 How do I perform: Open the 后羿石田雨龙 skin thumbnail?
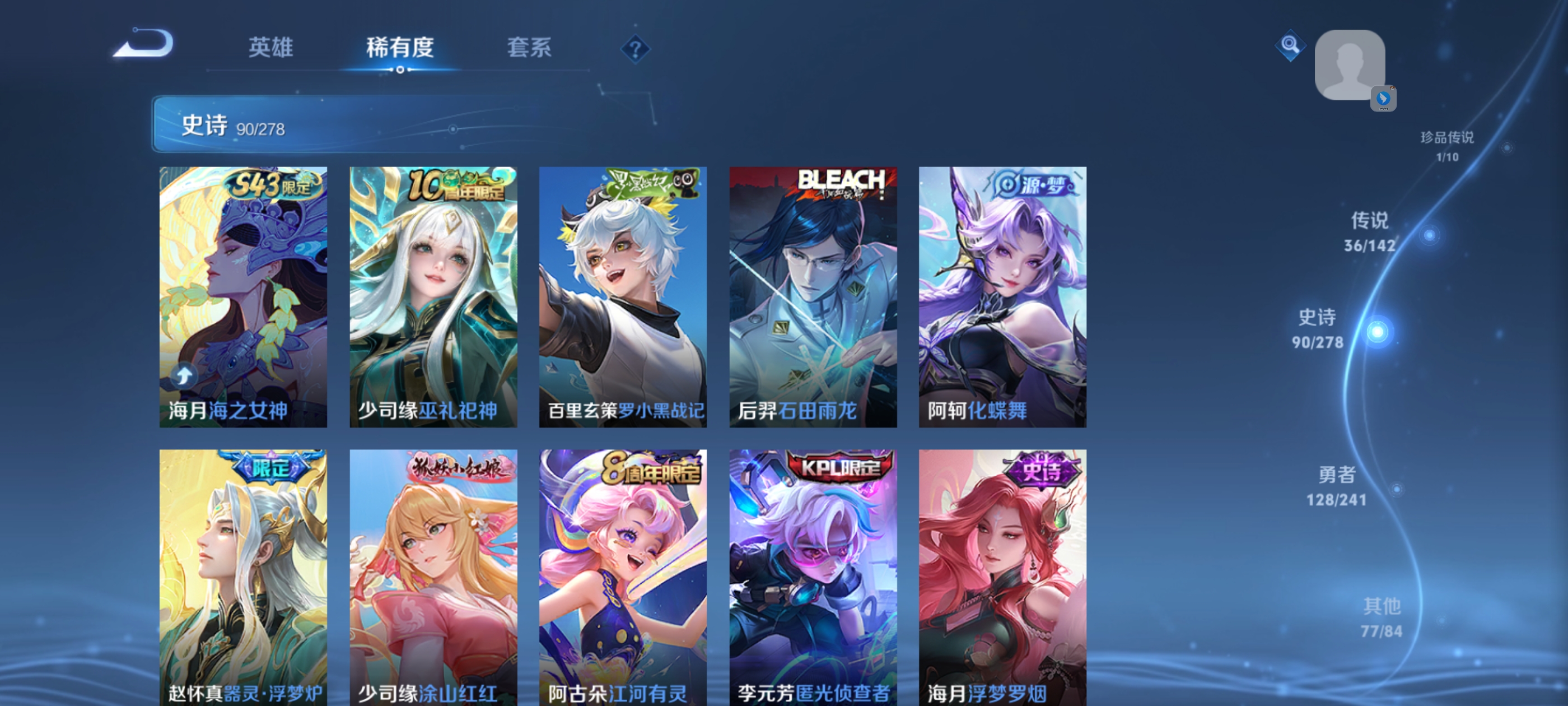[x=814, y=298]
